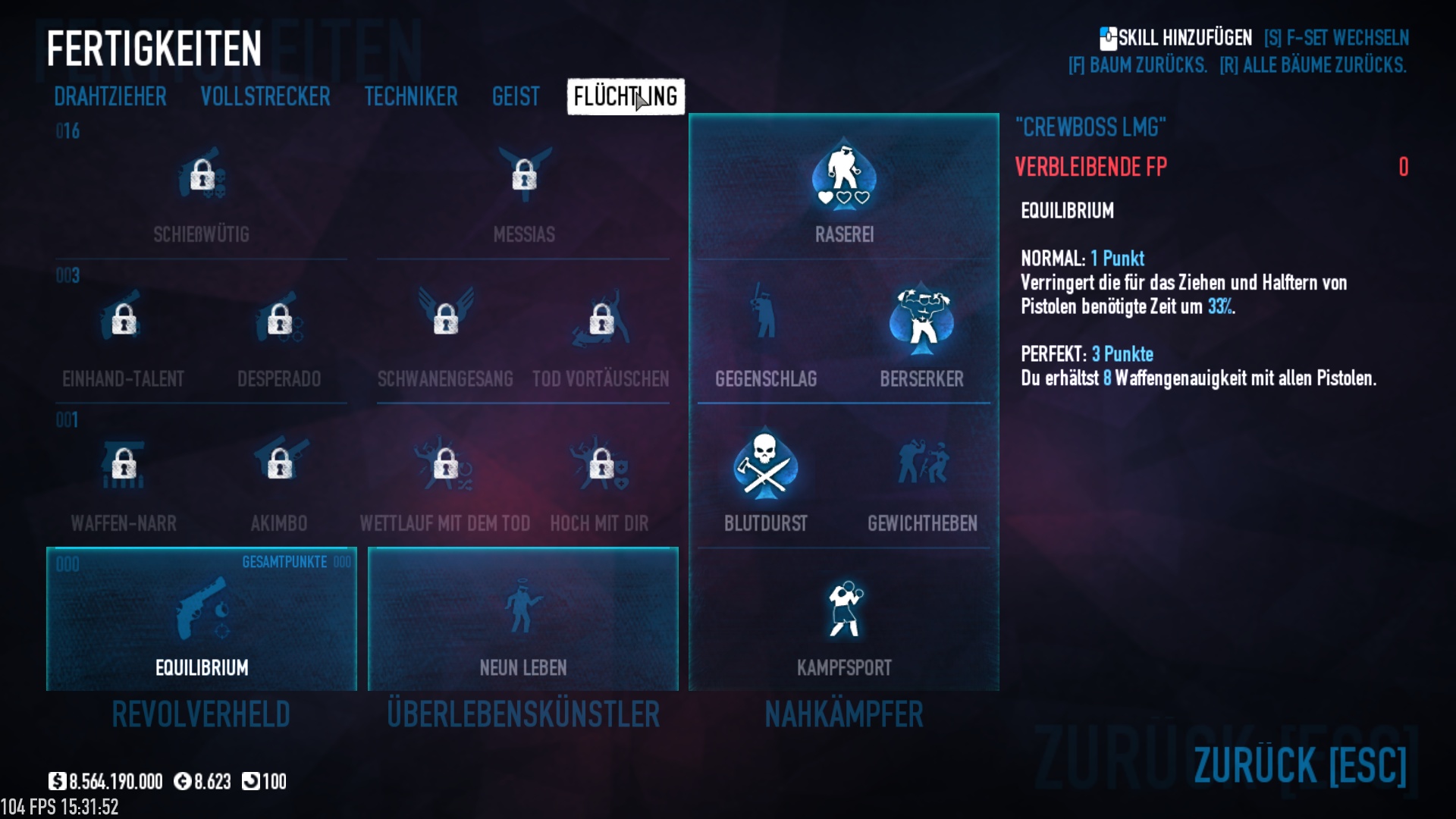This screenshot has height=819, width=1456.
Task: Pick the Kampfsport boxer skill
Action: pyautogui.click(x=844, y=610)
